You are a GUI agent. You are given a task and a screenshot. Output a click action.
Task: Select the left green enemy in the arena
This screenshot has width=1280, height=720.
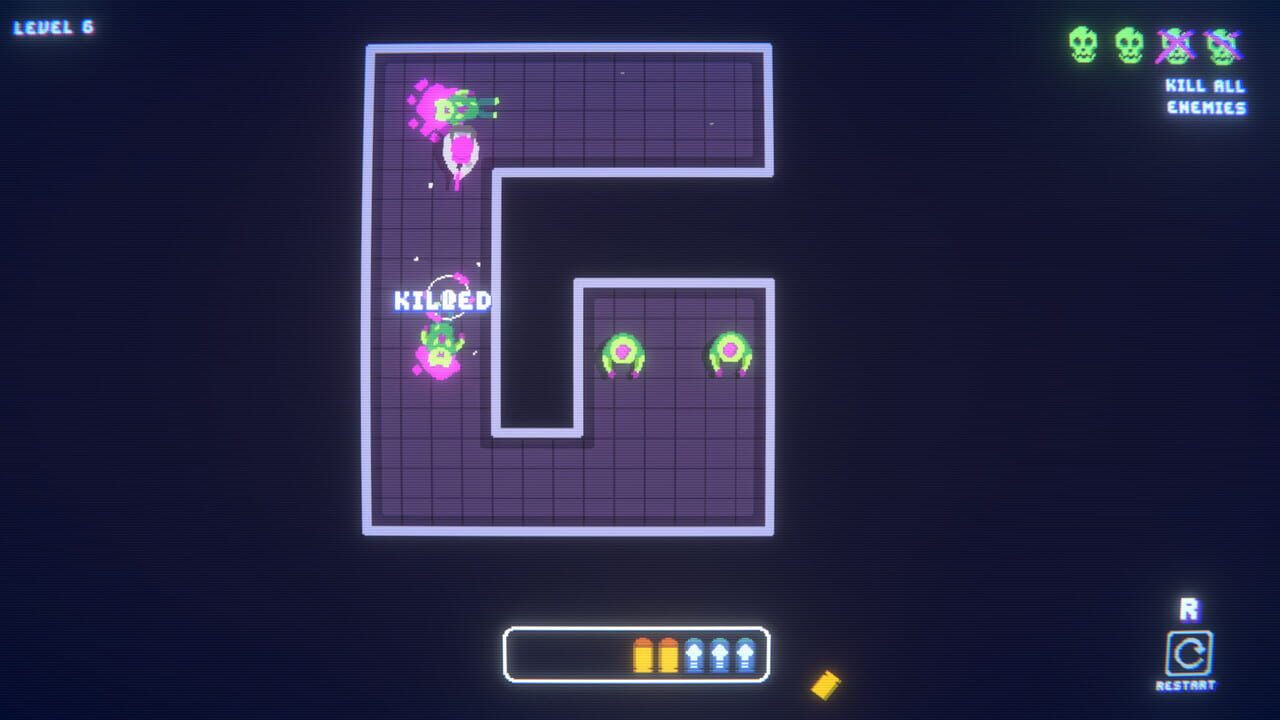pos(625,351)
